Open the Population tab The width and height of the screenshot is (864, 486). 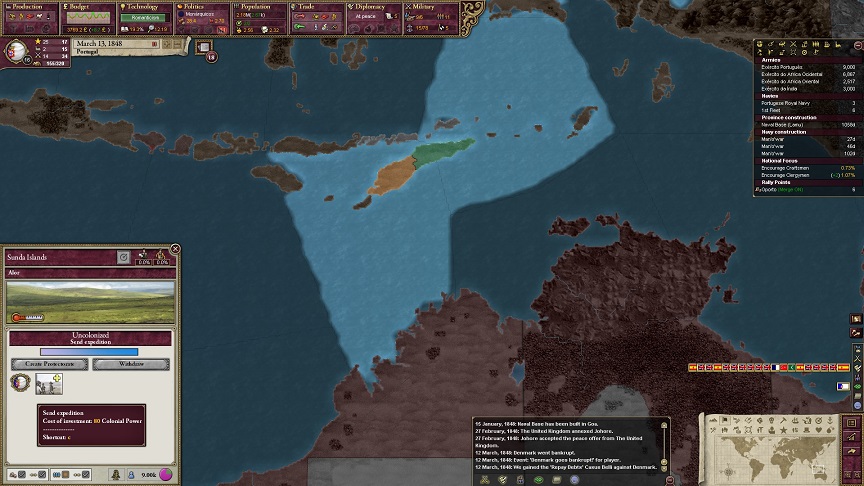pyautogui.click(x=260, y=7)
